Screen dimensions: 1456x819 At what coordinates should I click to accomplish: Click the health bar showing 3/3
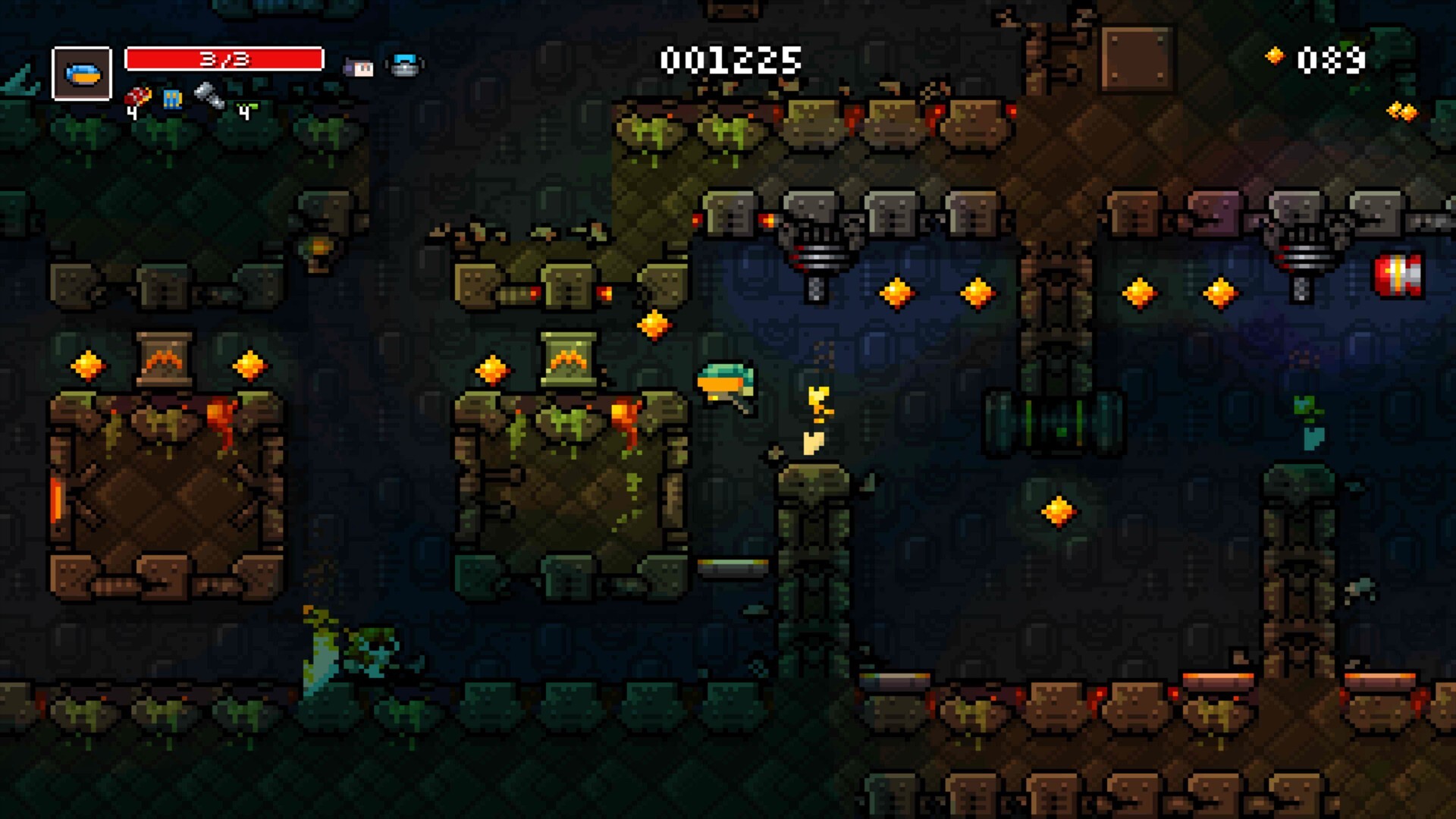pyautogui.click(x=224, y=59)
